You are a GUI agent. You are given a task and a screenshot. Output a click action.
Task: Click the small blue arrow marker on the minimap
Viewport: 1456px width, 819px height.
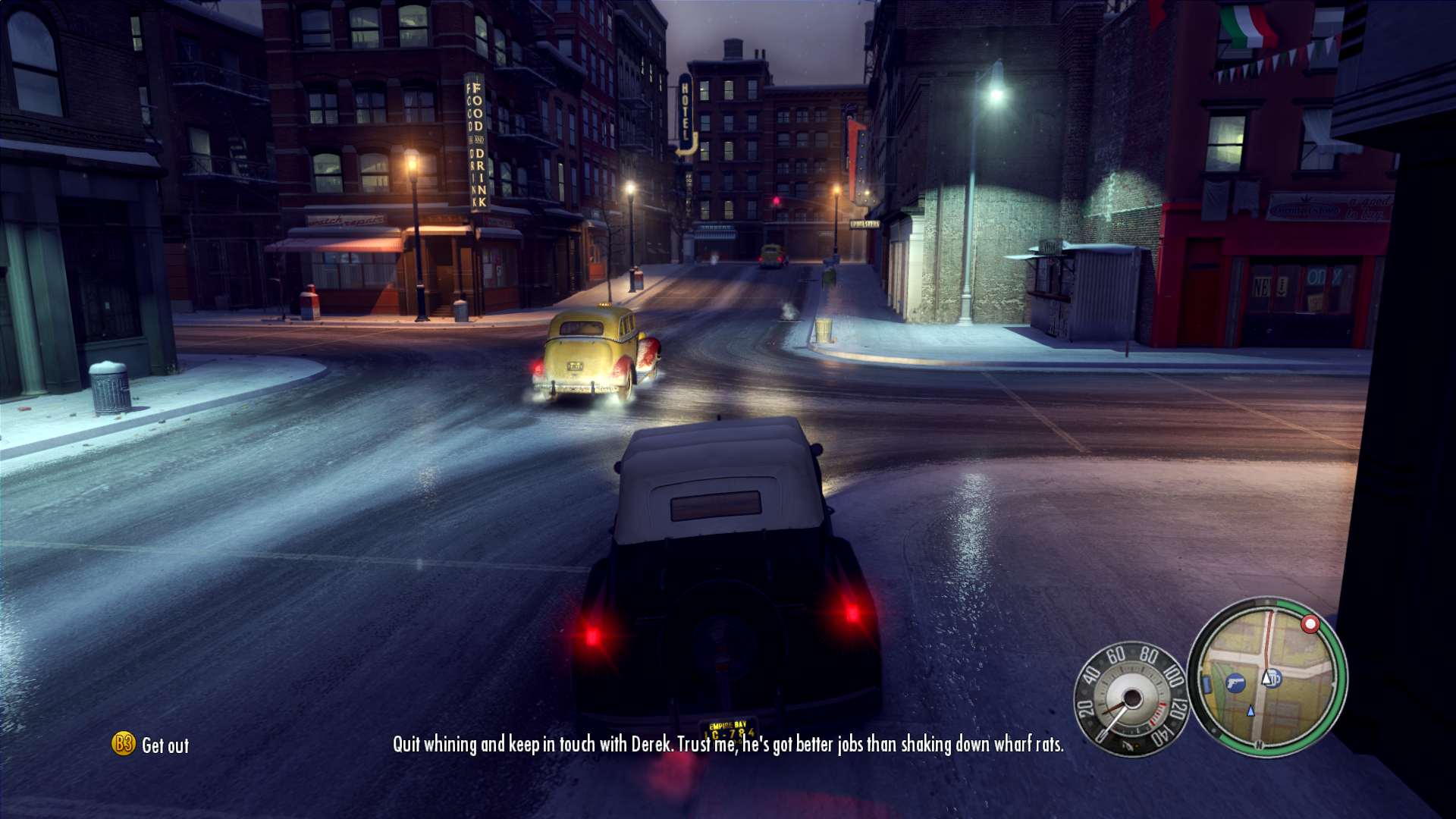click(1250, 711)
